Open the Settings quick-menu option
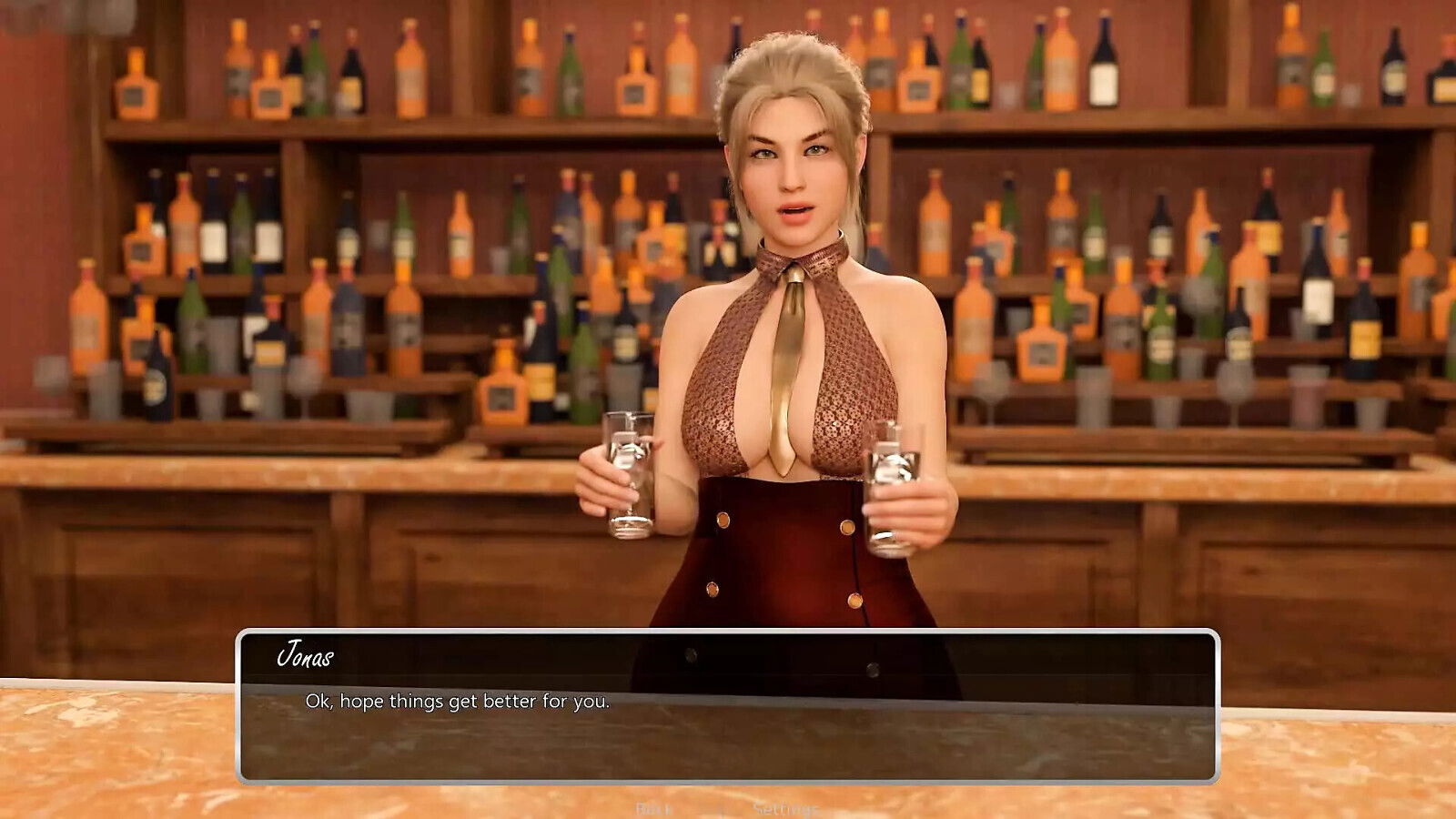The width and height of the screenshot is (1456, 819). pyautogui.click(x=785, y=809)
